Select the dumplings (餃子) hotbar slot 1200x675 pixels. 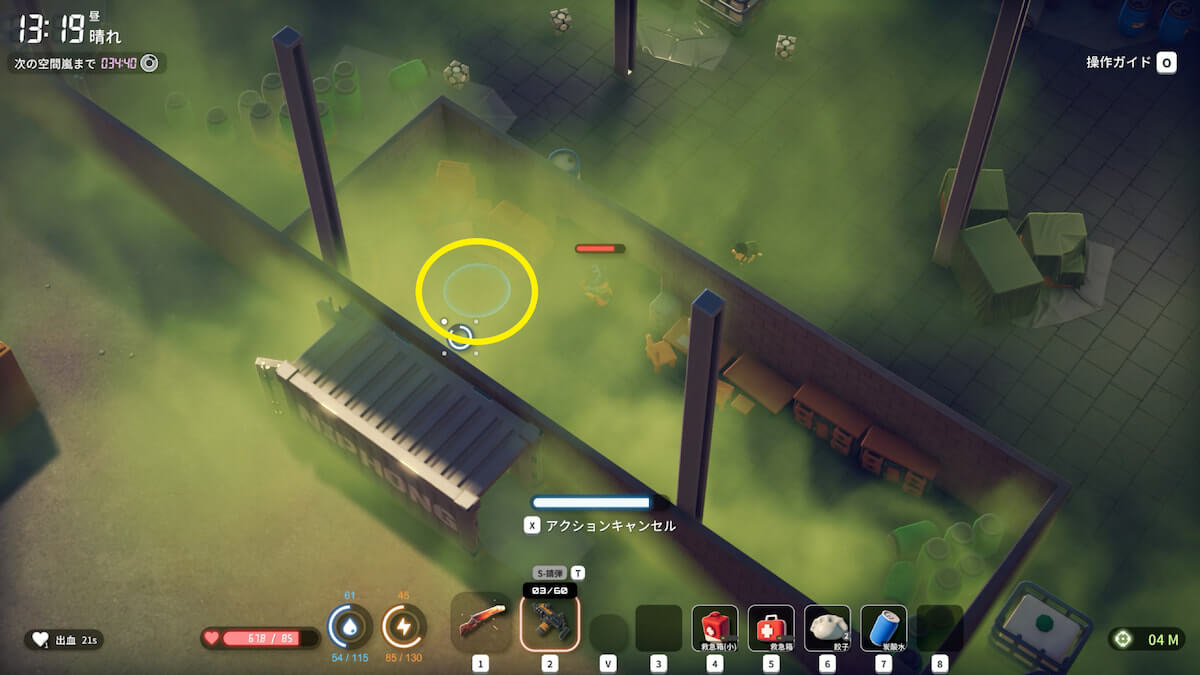[x=827, y=627]
